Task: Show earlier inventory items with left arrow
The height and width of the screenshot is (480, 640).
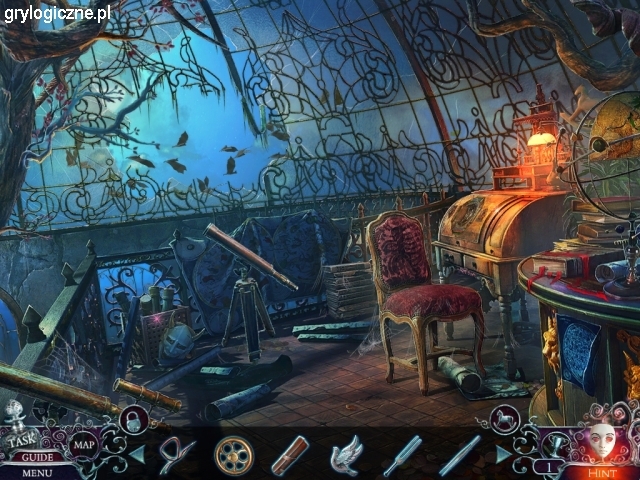Action: point(137,455)
